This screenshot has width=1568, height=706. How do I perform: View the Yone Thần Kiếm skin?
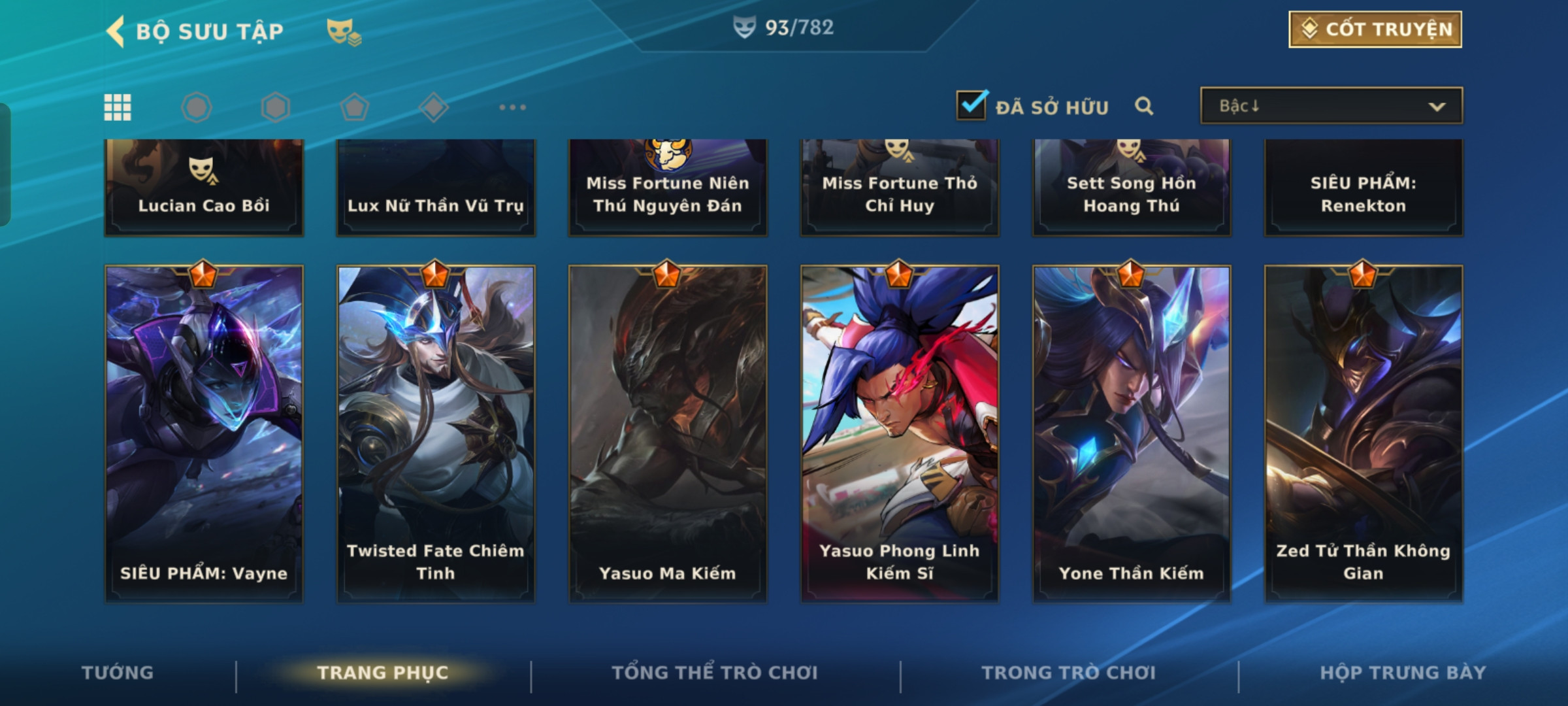pyautogui.click(x=1132, y=433)
